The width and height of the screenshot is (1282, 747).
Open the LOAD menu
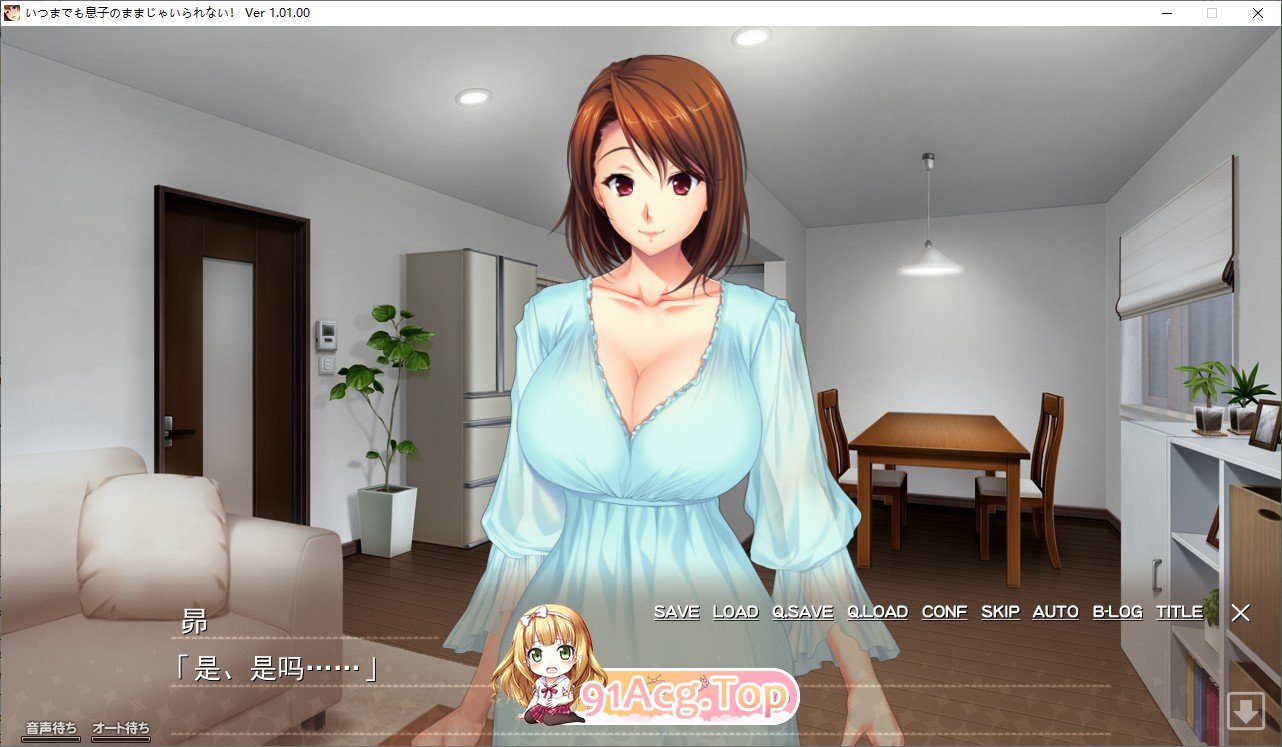735,612
